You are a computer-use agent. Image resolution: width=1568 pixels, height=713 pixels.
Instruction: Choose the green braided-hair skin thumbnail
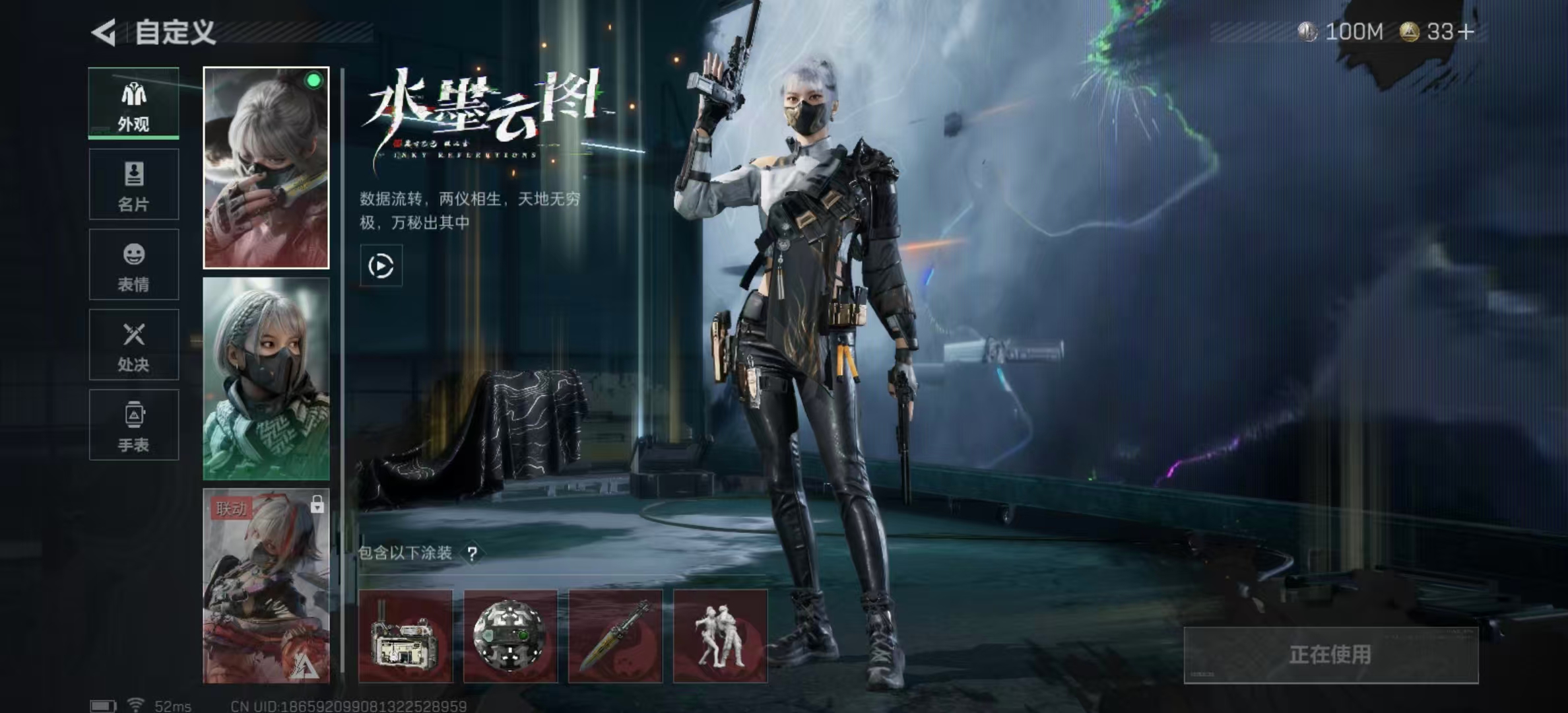click(266, 379)
